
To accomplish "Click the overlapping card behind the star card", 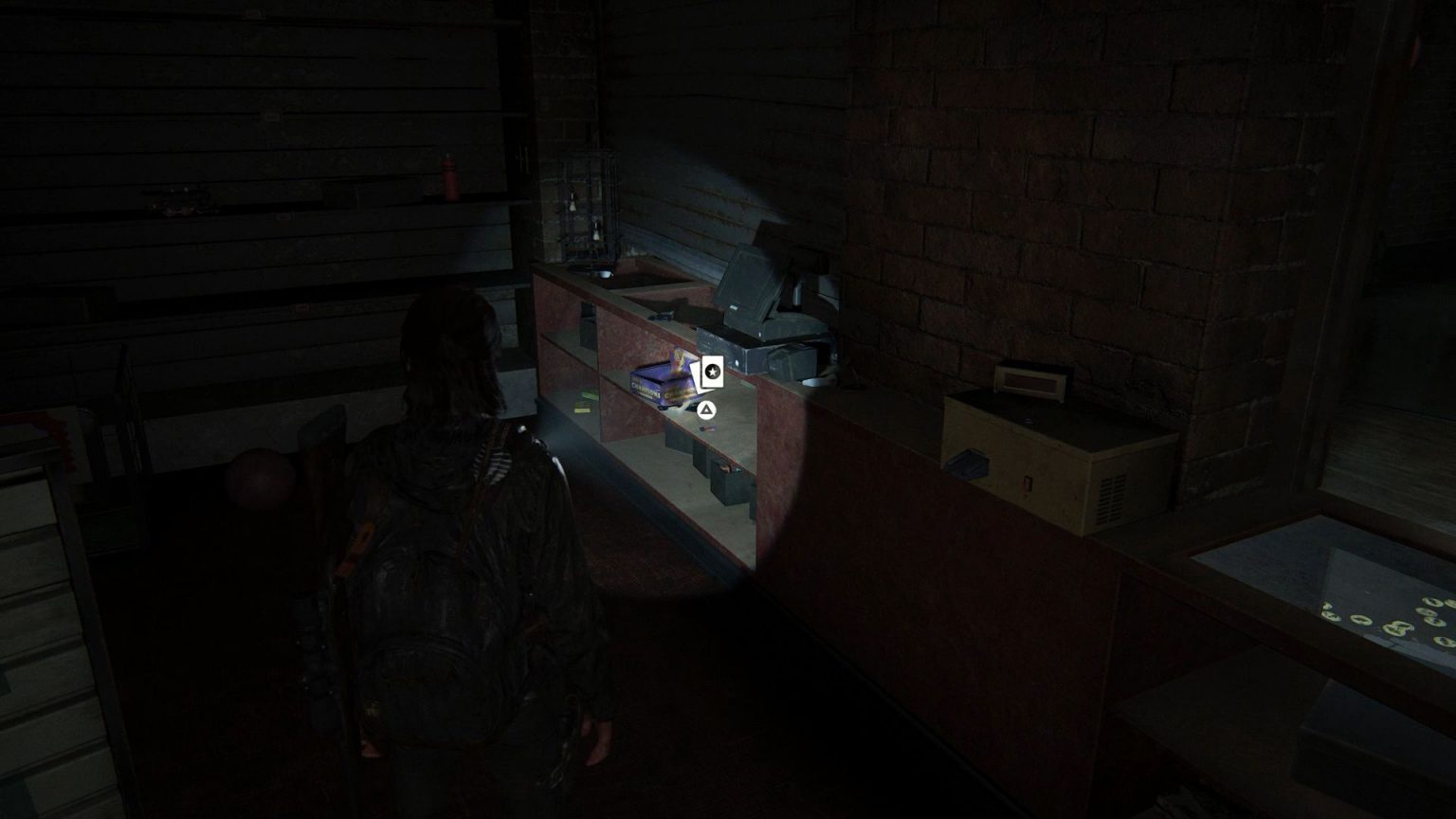I will (698, 375).
